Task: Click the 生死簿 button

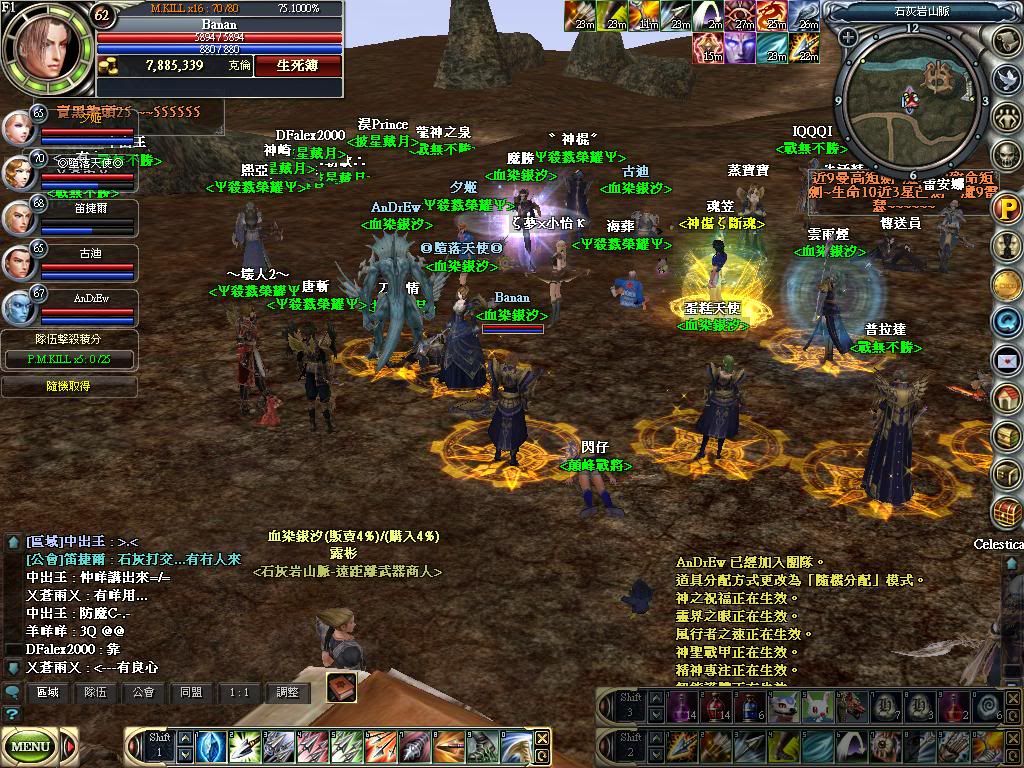Action: 297,65
